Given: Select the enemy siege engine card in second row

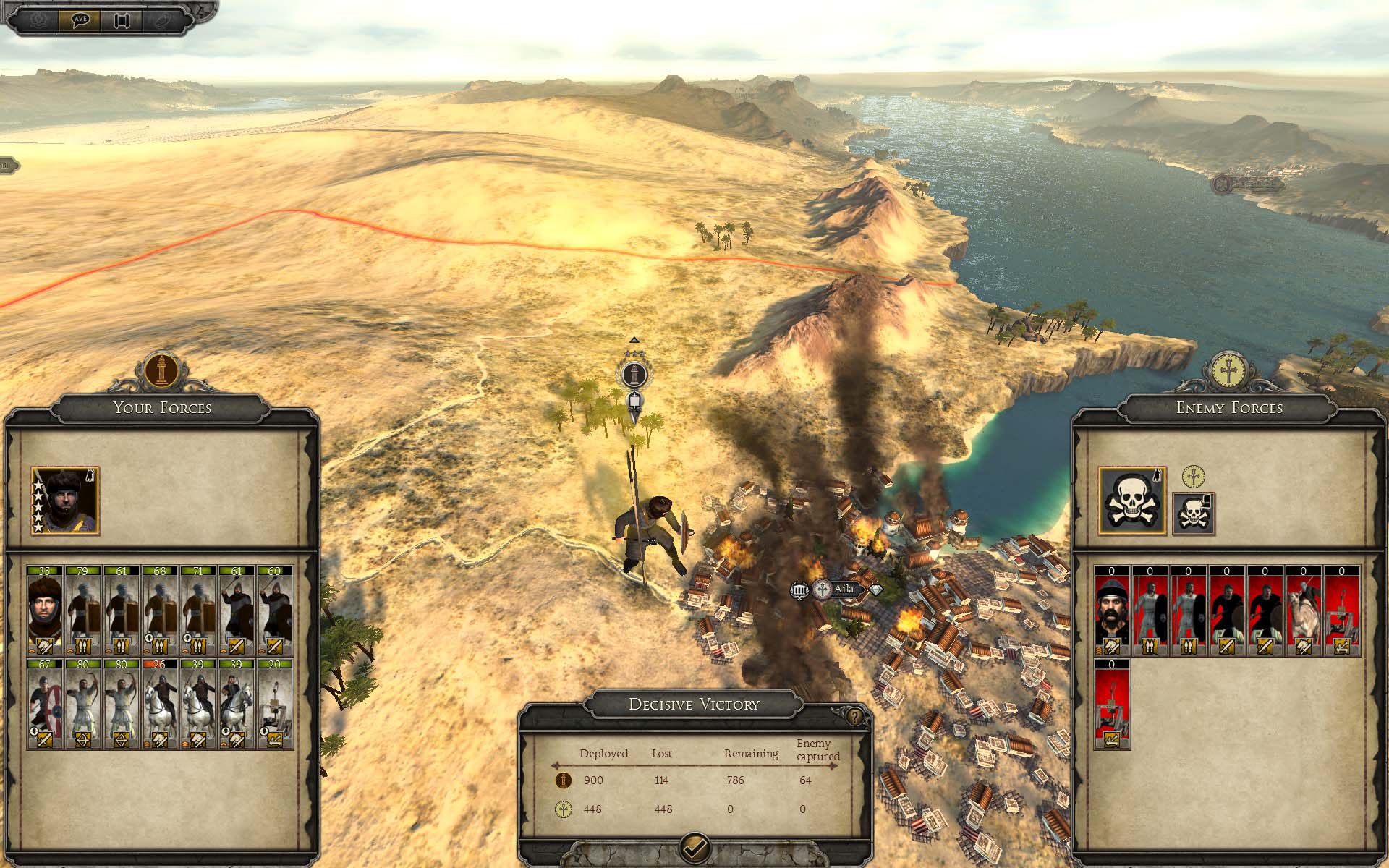Looking at the screenshot, I should coord(1112,704).
